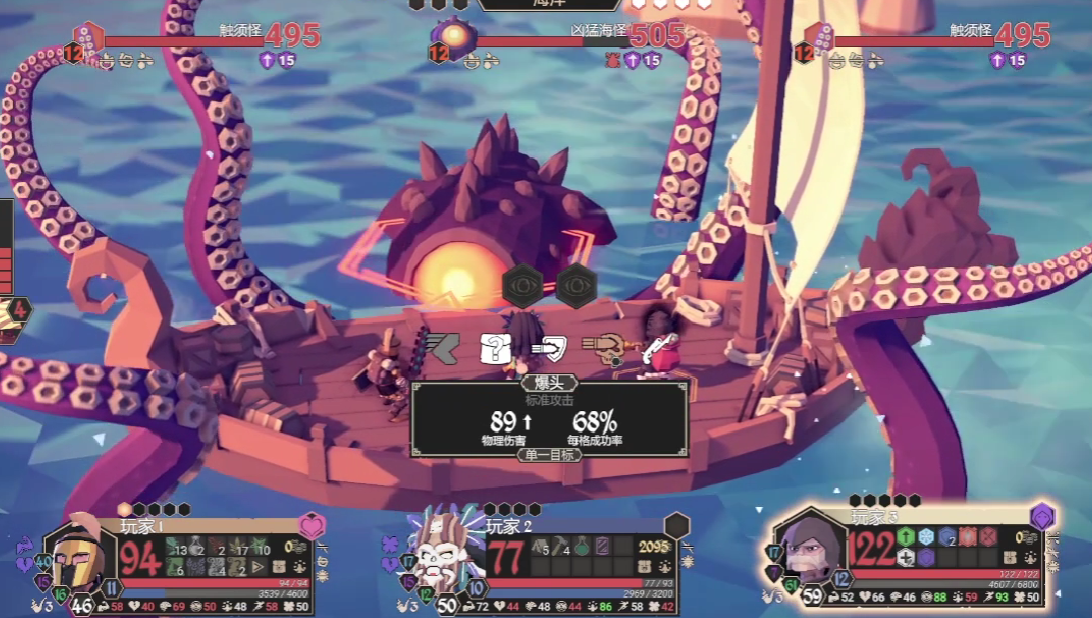The image size is (1092, 618).
Task: Select Player 1's helmeted portrait
Action: point(78,558)
